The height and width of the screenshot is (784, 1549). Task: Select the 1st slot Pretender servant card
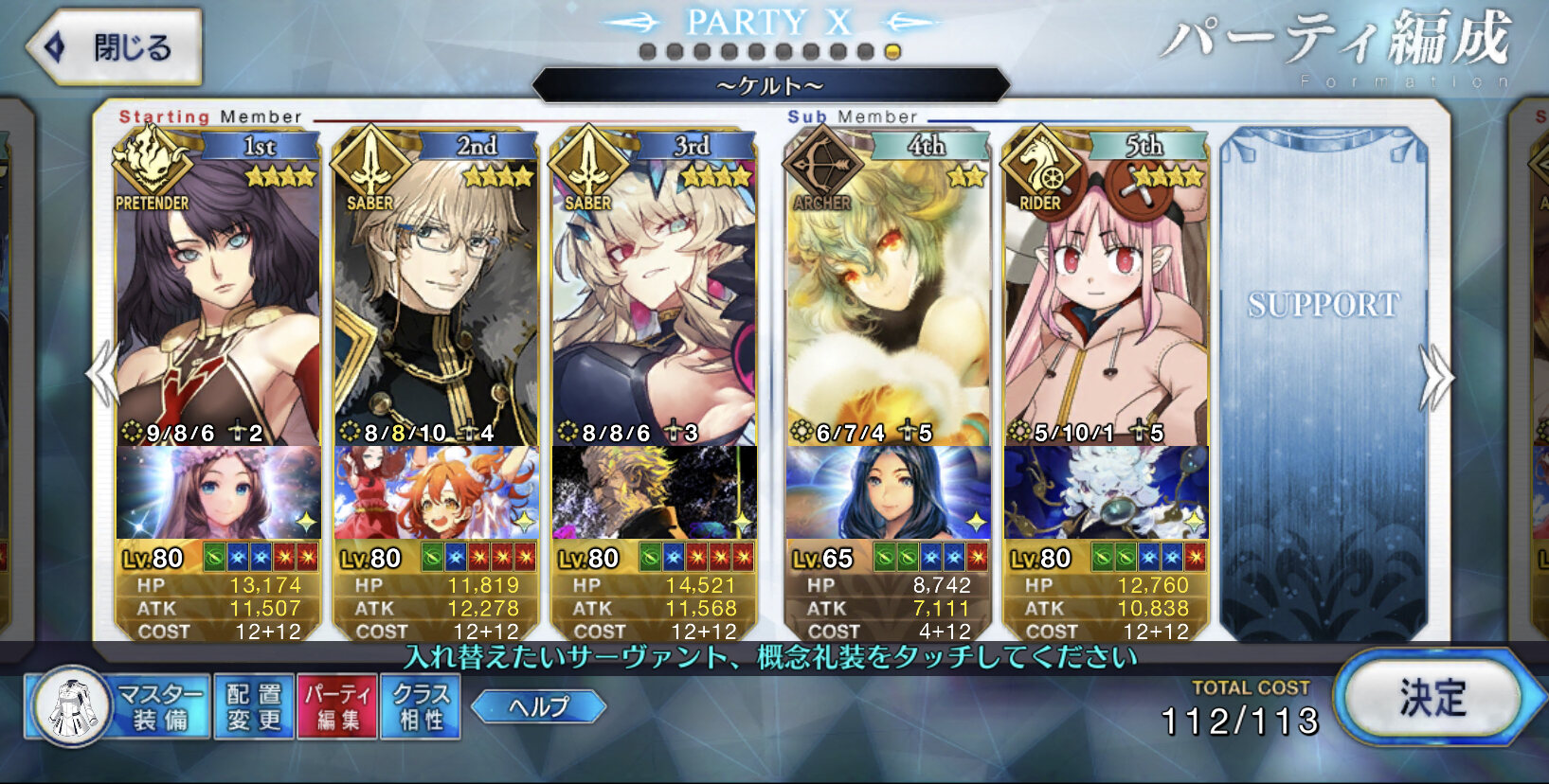(218, 303)
